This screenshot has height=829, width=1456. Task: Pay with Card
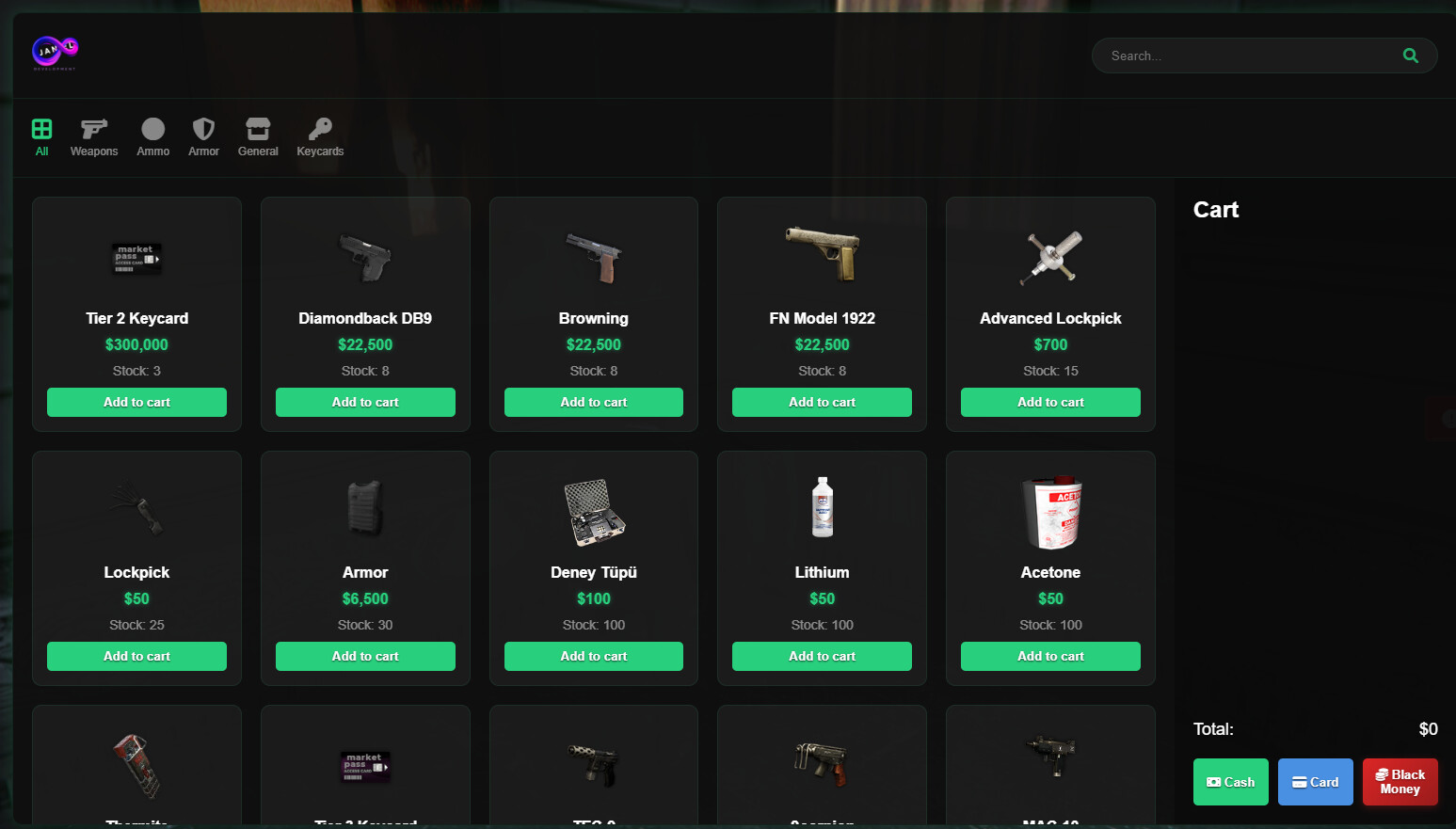(x=1315, y=782)
